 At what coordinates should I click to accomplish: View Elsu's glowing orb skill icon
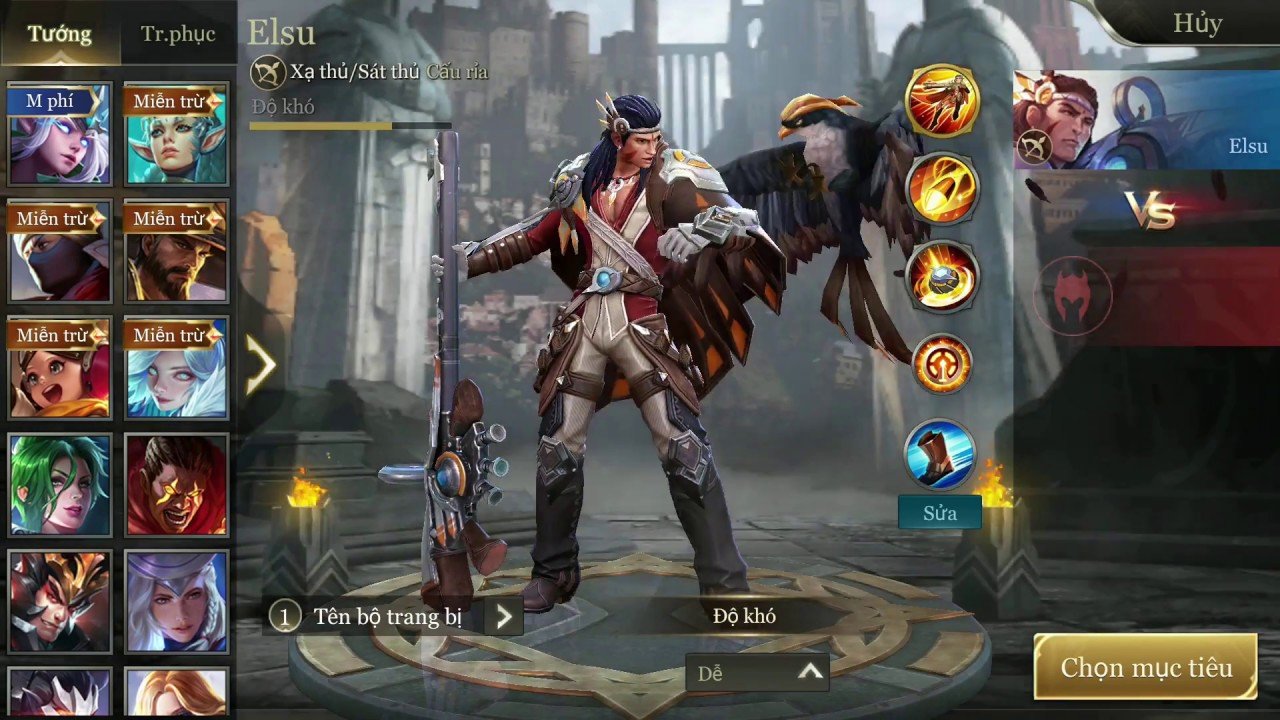[941, 277]
